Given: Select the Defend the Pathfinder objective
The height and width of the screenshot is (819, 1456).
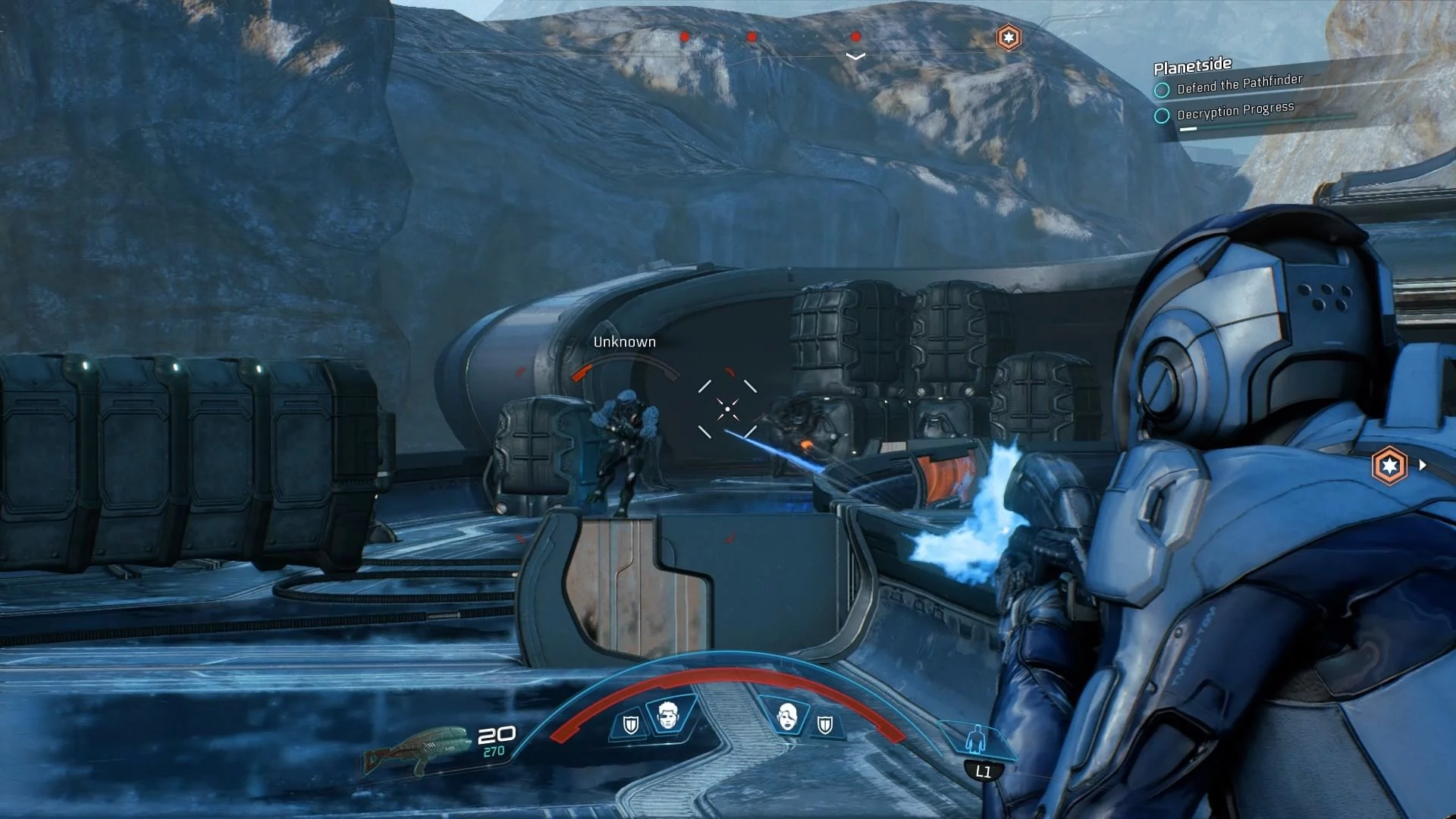Looking at the screenshot, I should coord(1238,84).
